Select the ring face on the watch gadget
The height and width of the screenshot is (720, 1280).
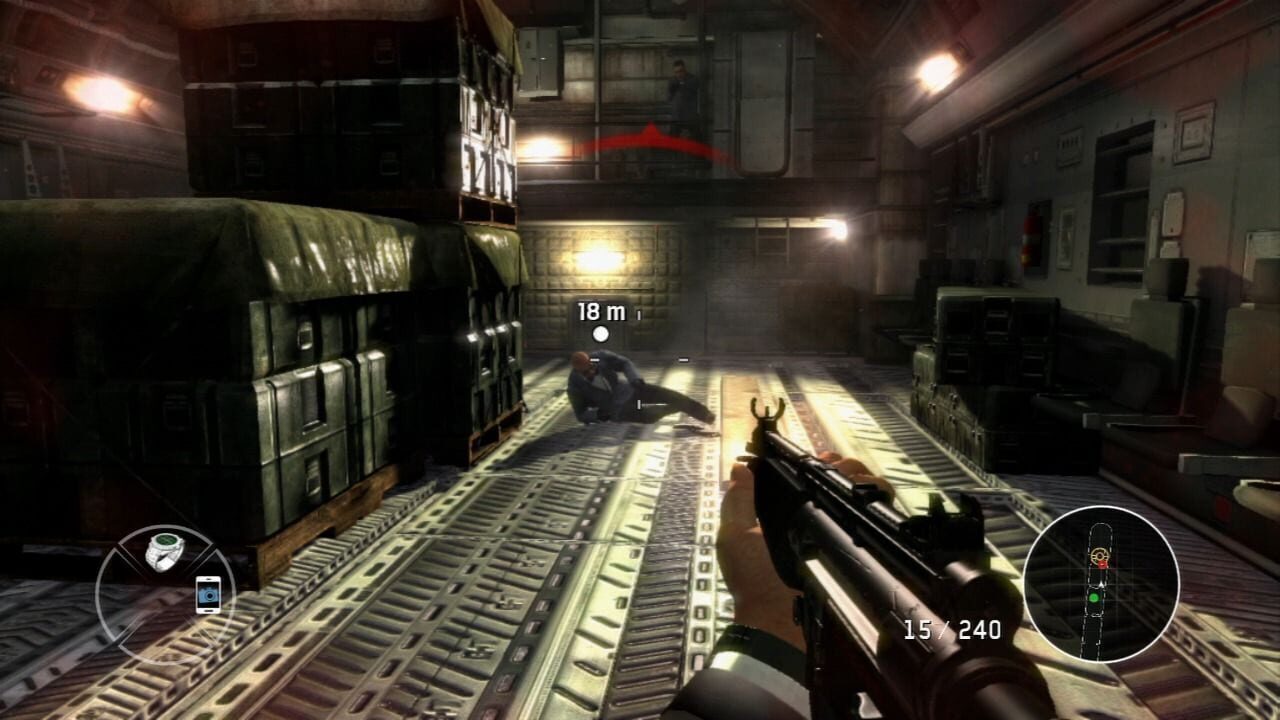(x=167, y=541)
